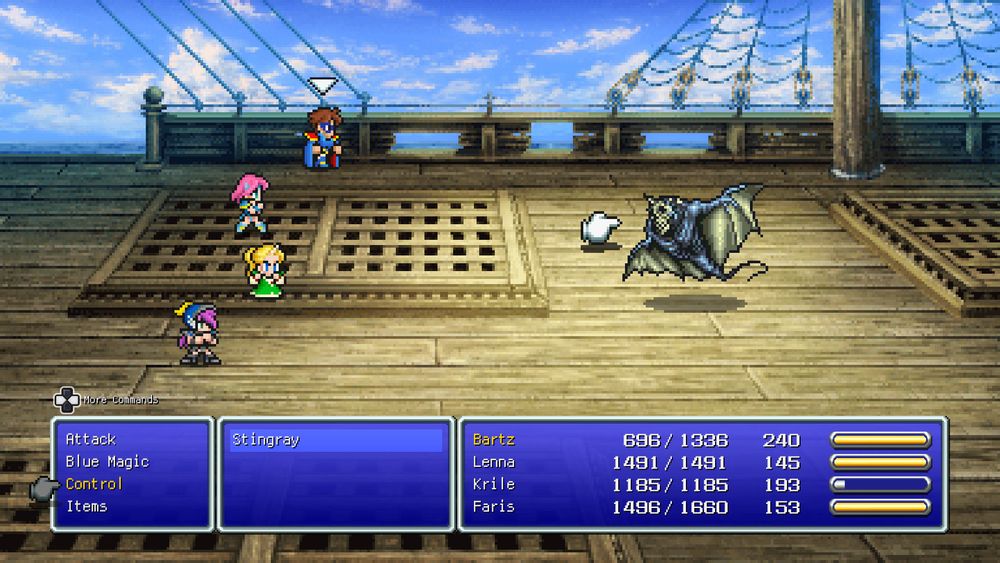1000x563 pixels.
Task: Choose Lenna's row in the party list
Action: click(x=494, y=462)
